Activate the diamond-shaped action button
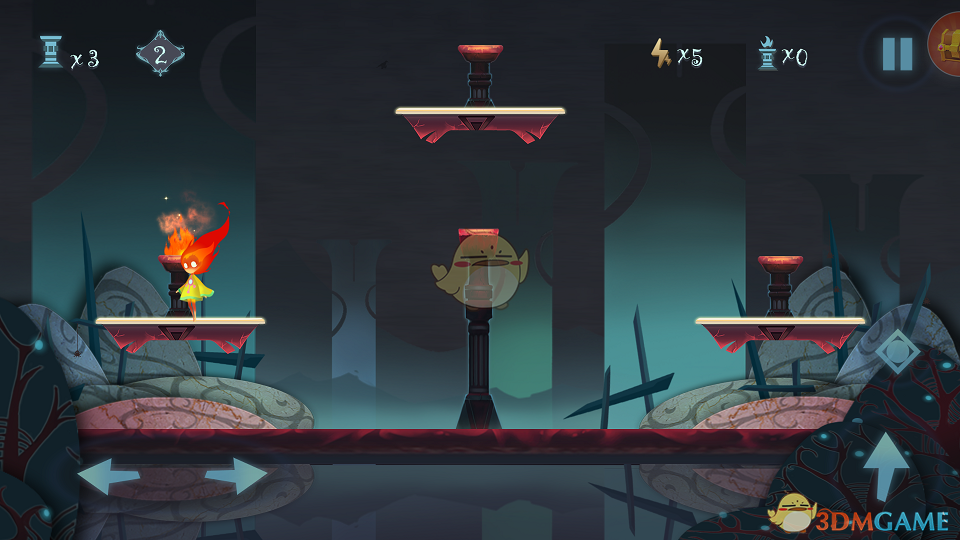960x540 pixels. (x=896, y=351)
